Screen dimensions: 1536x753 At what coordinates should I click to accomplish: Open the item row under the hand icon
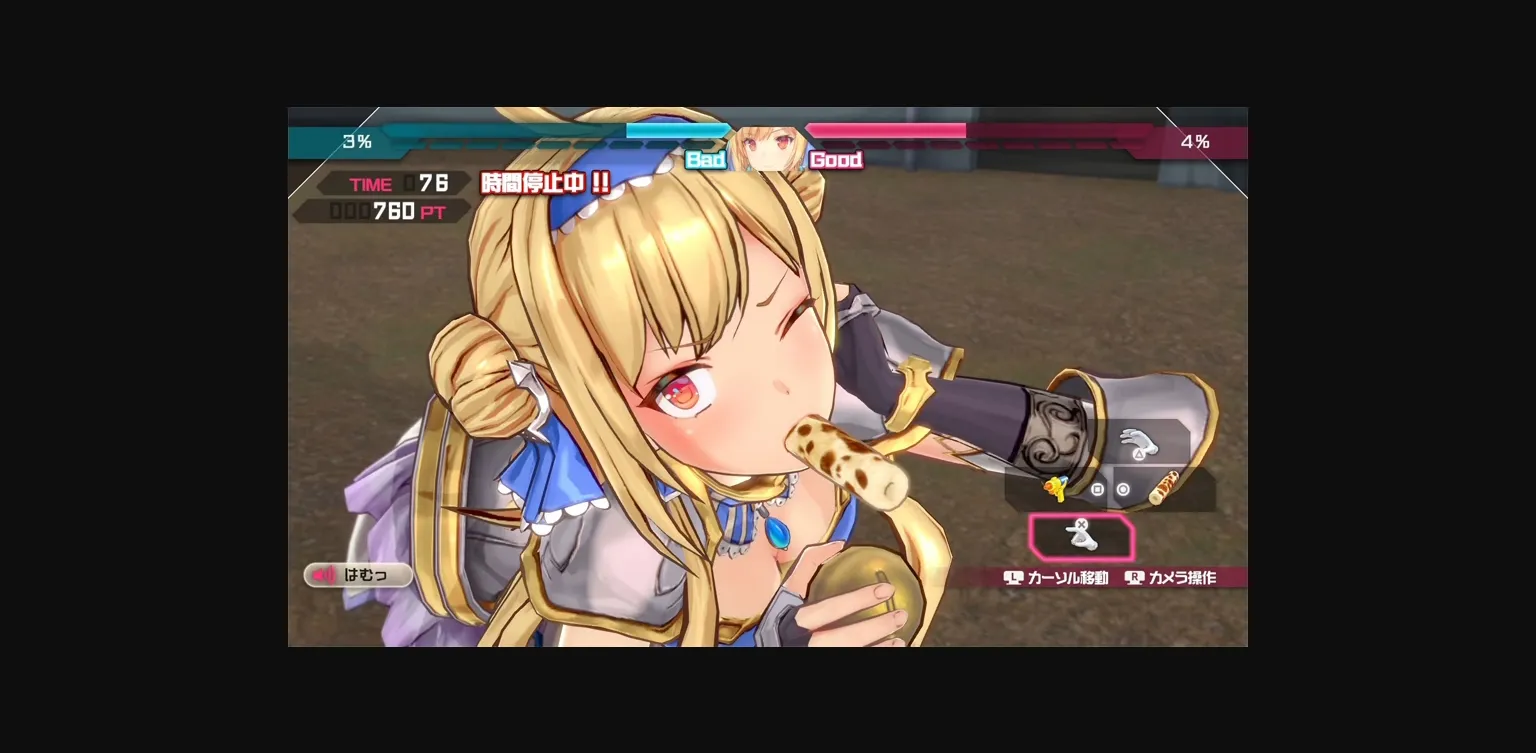1110,491
